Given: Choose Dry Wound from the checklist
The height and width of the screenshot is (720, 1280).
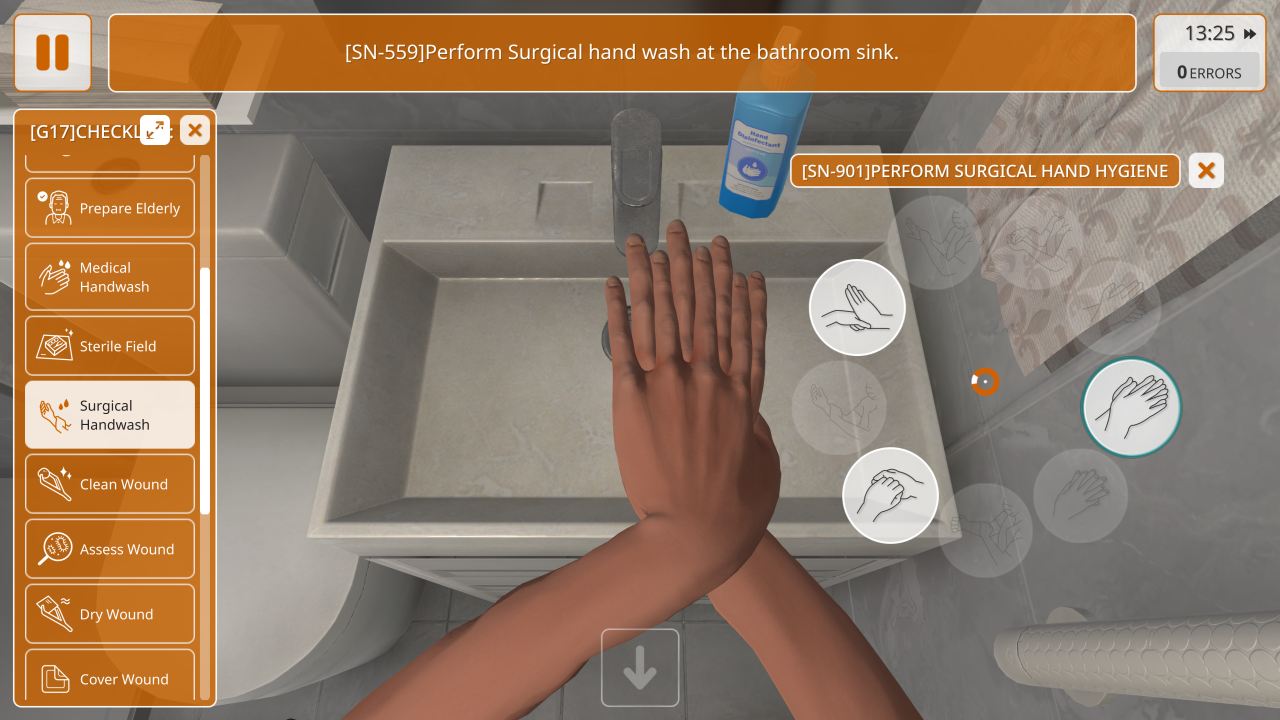Looking at the screenshot, I should (x=110, y=614).
